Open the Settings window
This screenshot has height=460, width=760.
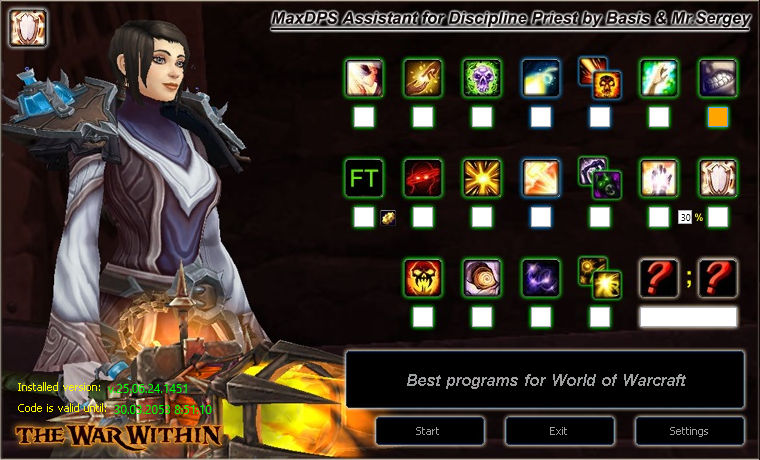coord(688,431)
